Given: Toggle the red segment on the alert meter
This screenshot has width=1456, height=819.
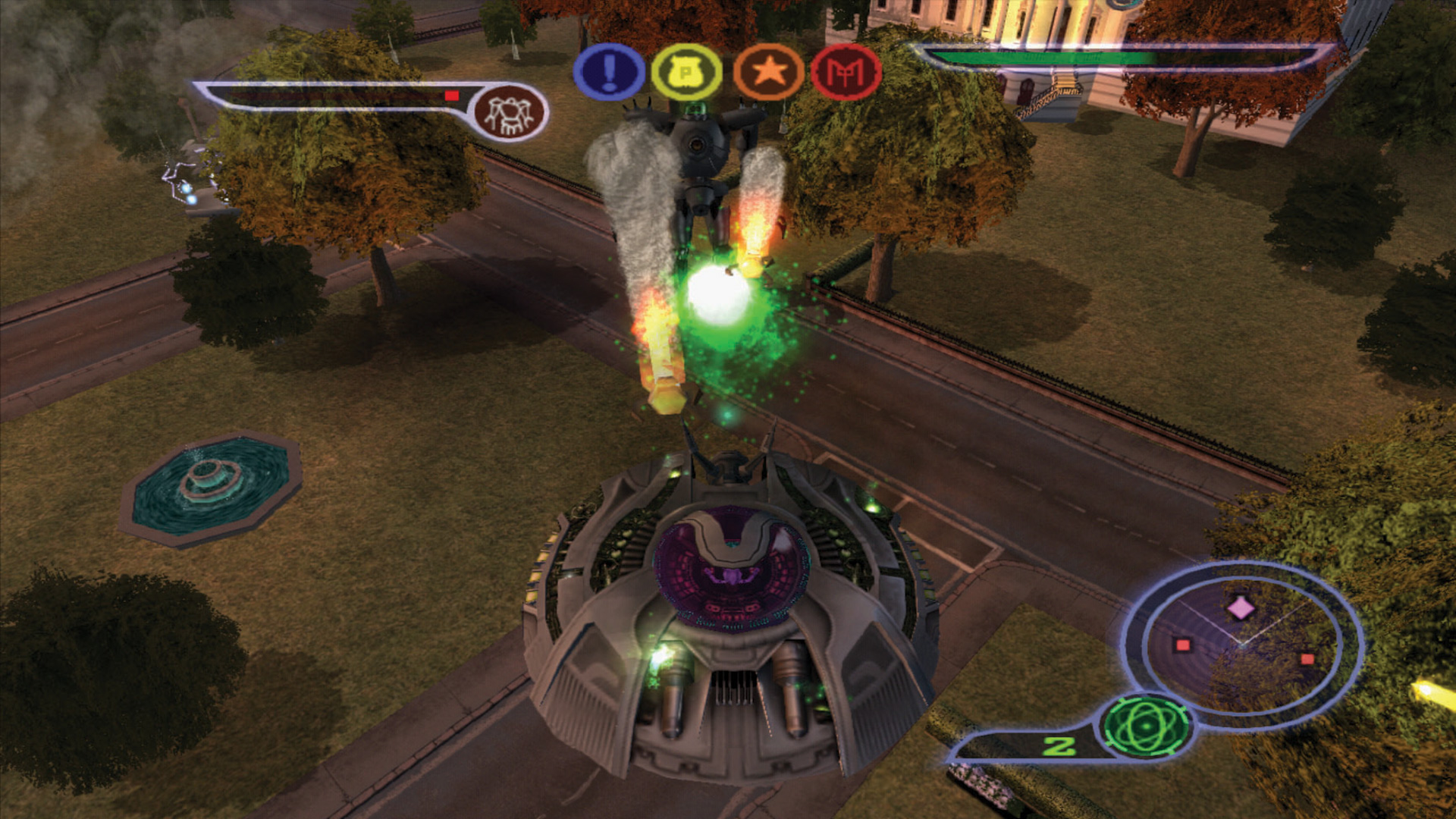Looking at the screenshot, I should click(453, 96).
